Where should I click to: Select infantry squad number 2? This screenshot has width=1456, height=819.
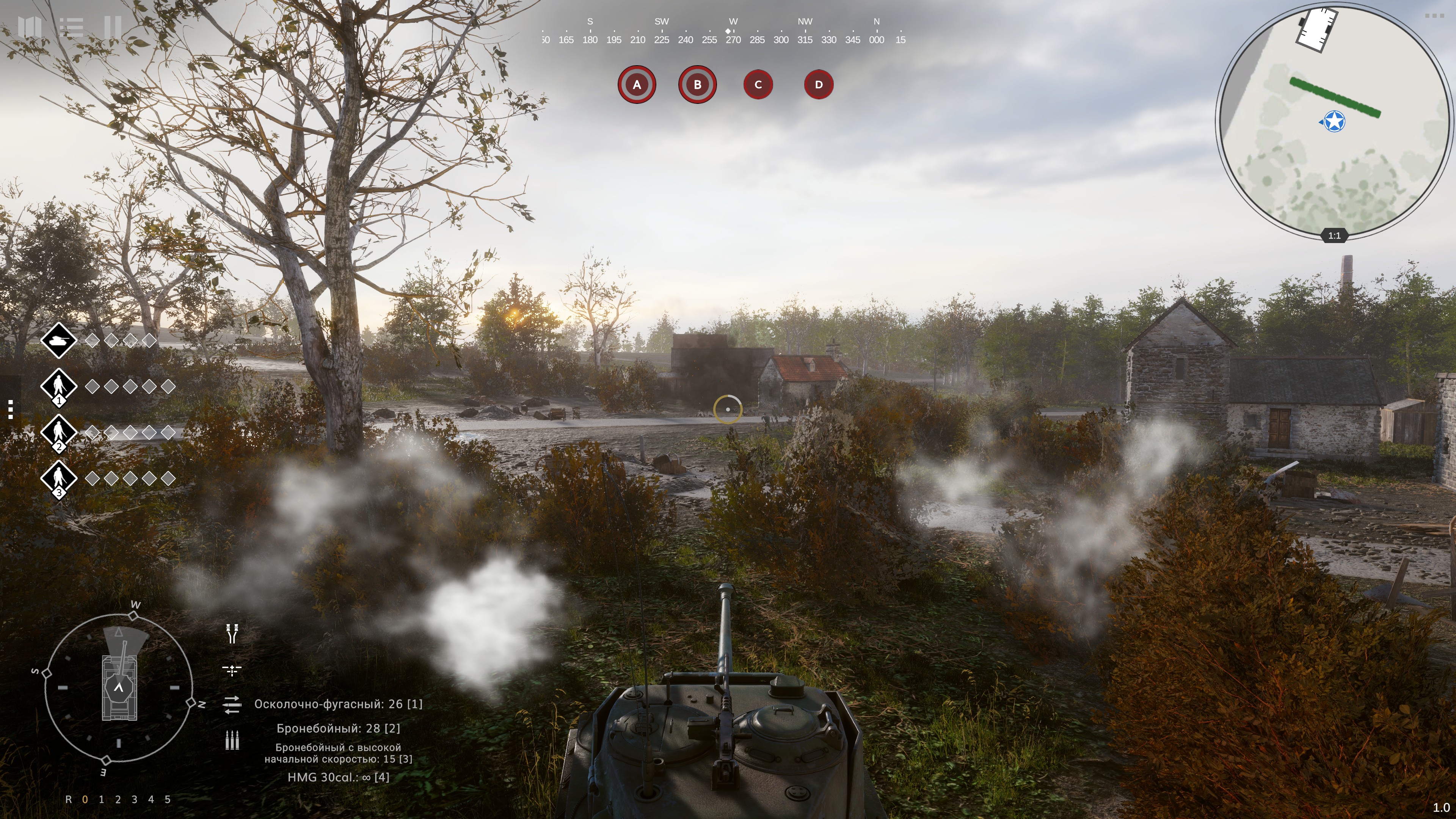(59, 433)
